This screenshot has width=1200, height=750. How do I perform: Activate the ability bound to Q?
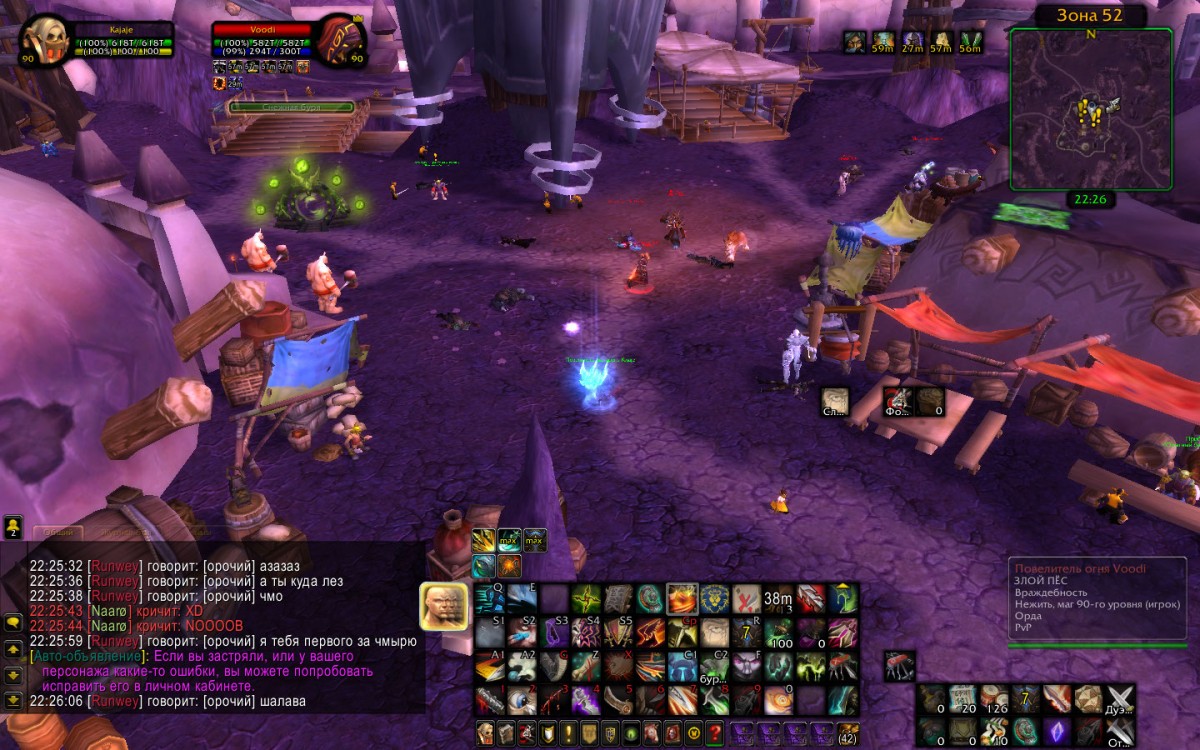[489, 599]
